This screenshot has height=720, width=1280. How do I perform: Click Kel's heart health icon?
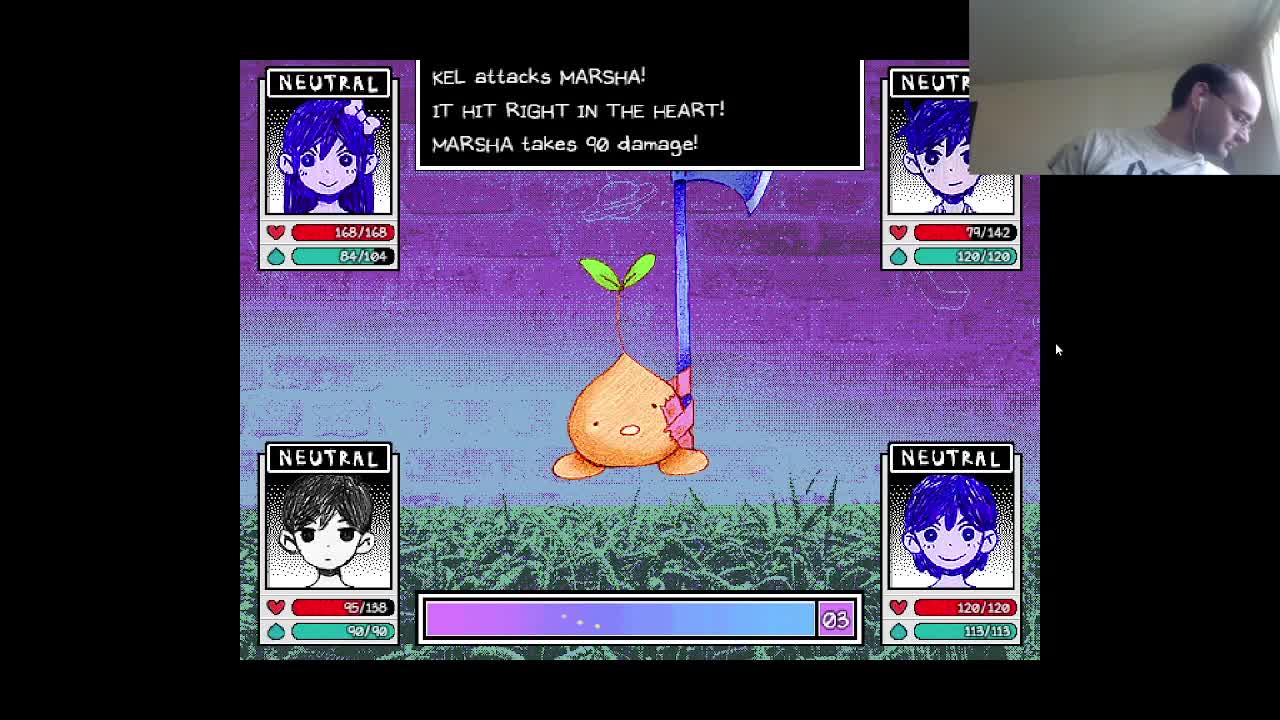(x=898, y=232)
